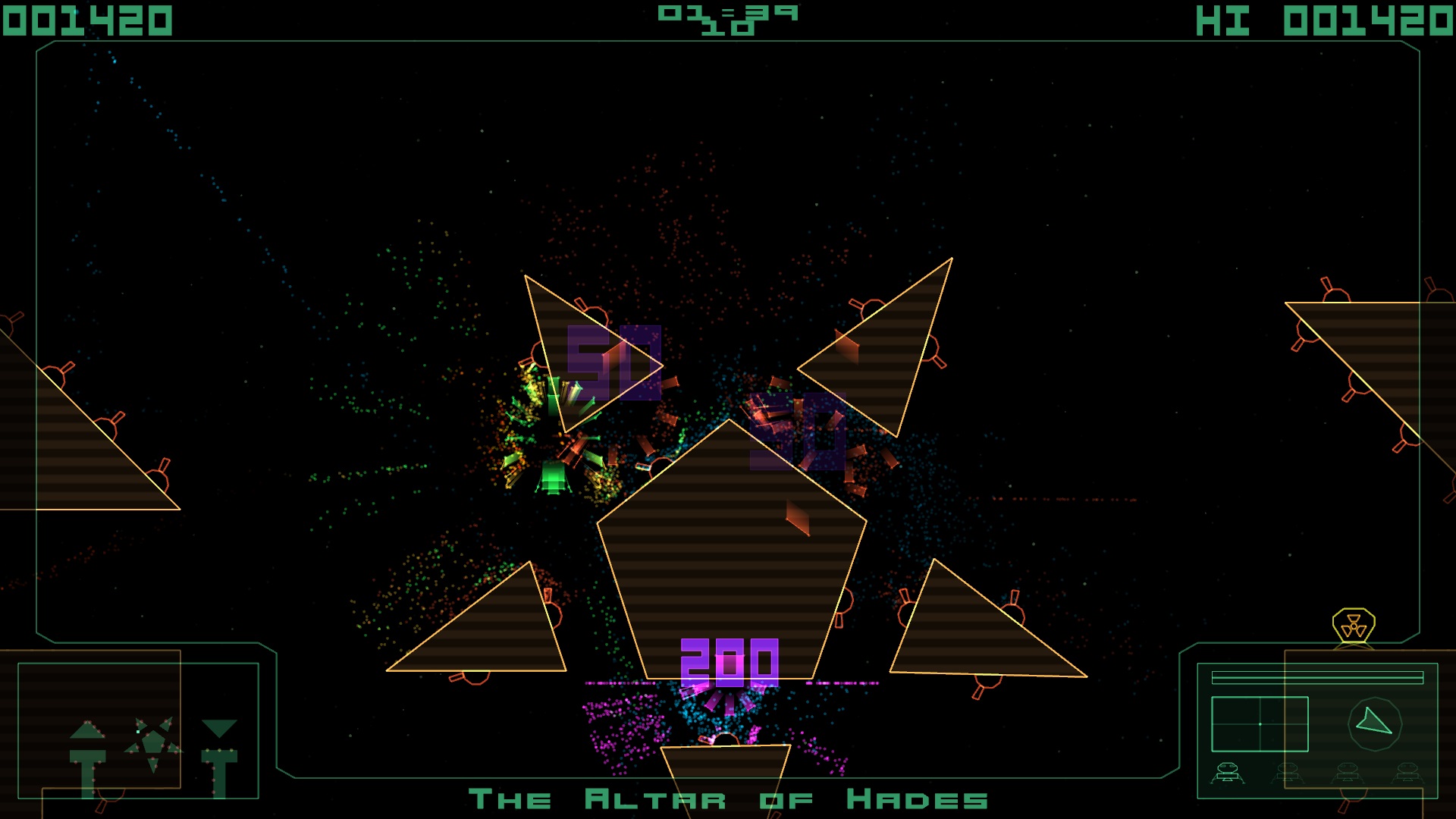
Task: Toggle the rightmost spare ship indicator
Action: [1408, 773]
